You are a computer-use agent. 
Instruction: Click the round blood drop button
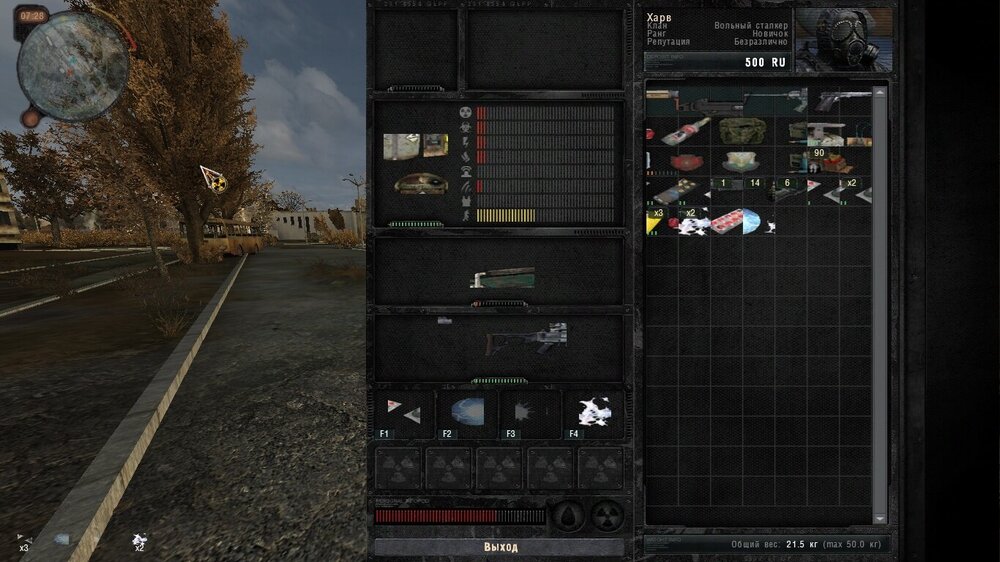click(x=568, y=516)
